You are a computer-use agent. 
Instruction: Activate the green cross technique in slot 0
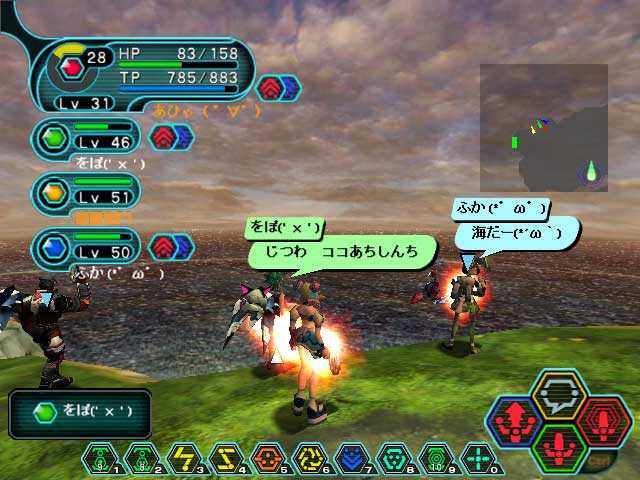pos(478,459)
